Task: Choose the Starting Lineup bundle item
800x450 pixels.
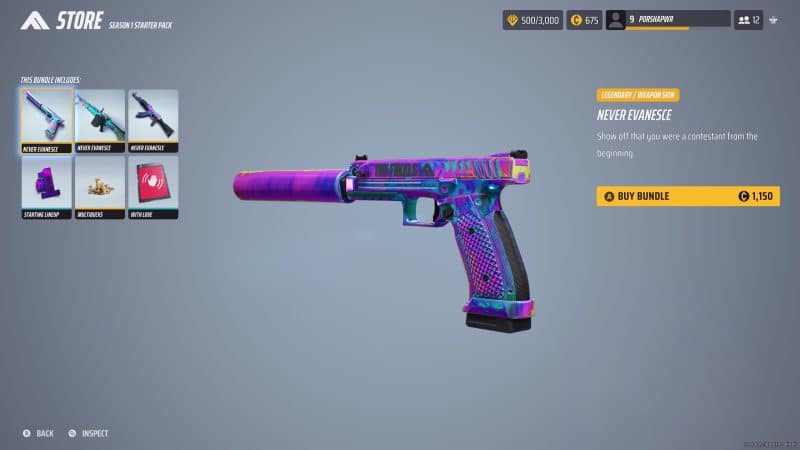Action: [46, 186]
